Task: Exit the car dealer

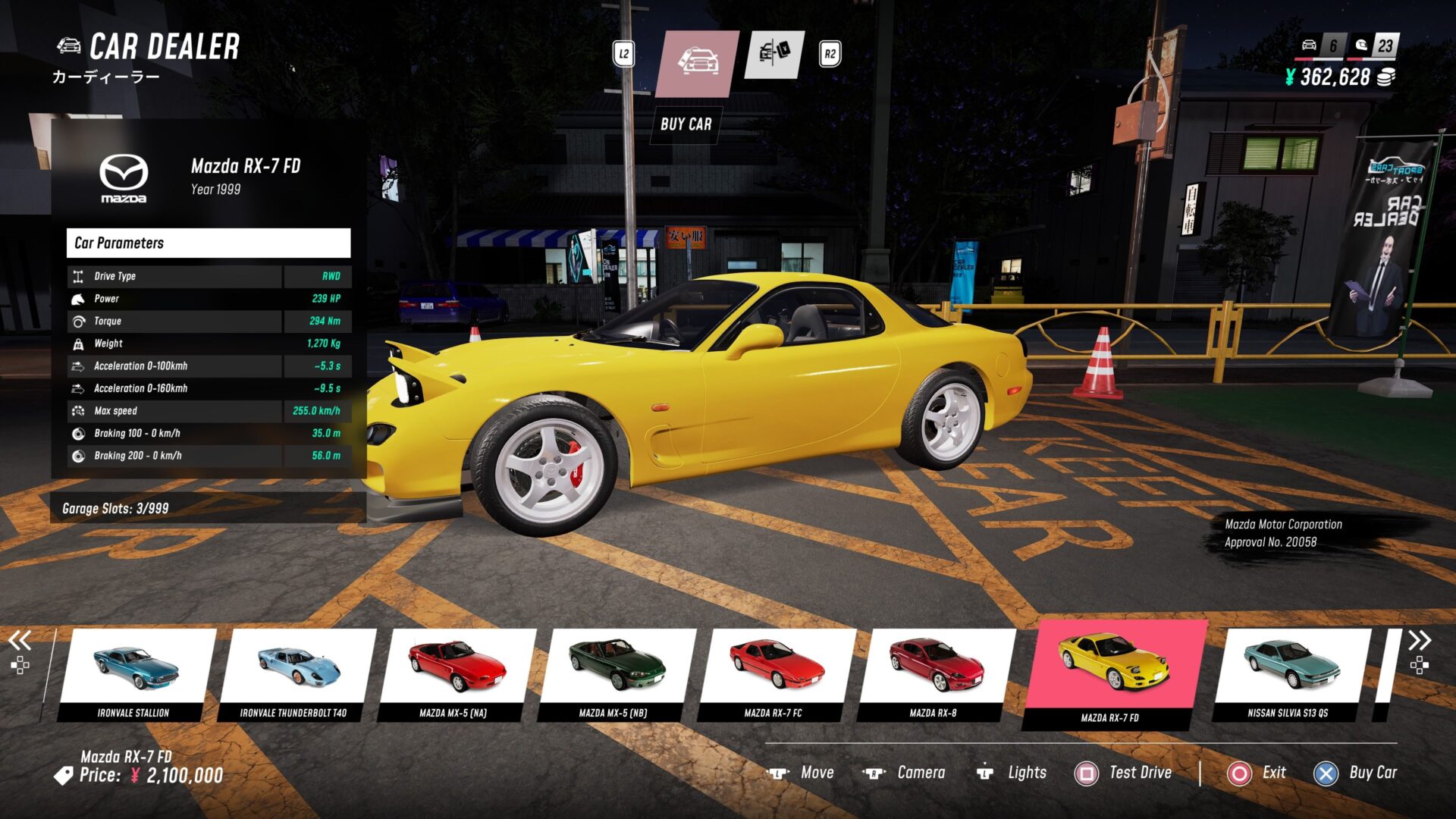Action: click(x=1257, y=773)
